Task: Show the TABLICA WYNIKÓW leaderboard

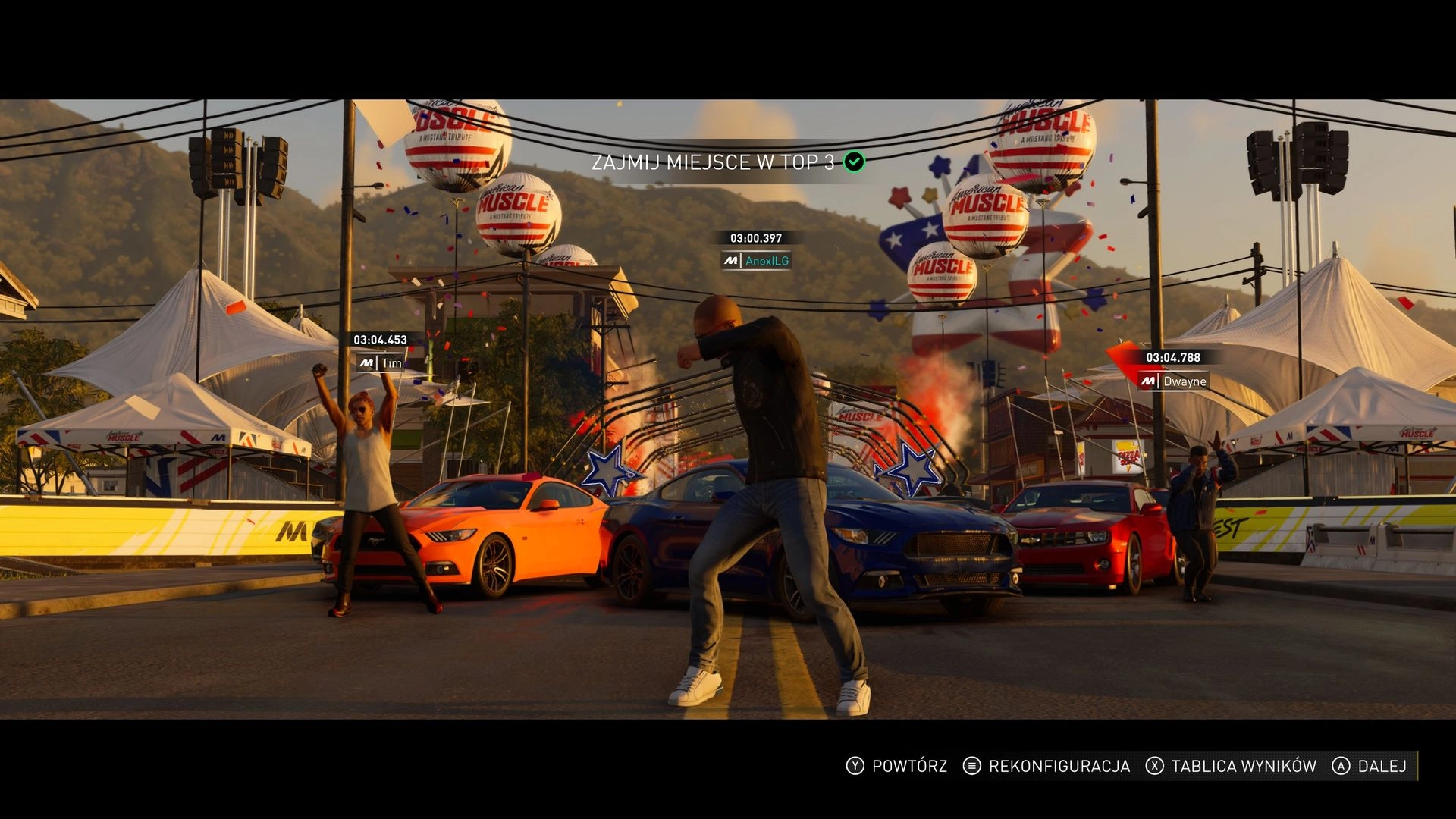Action: [x=1232, y=766]
